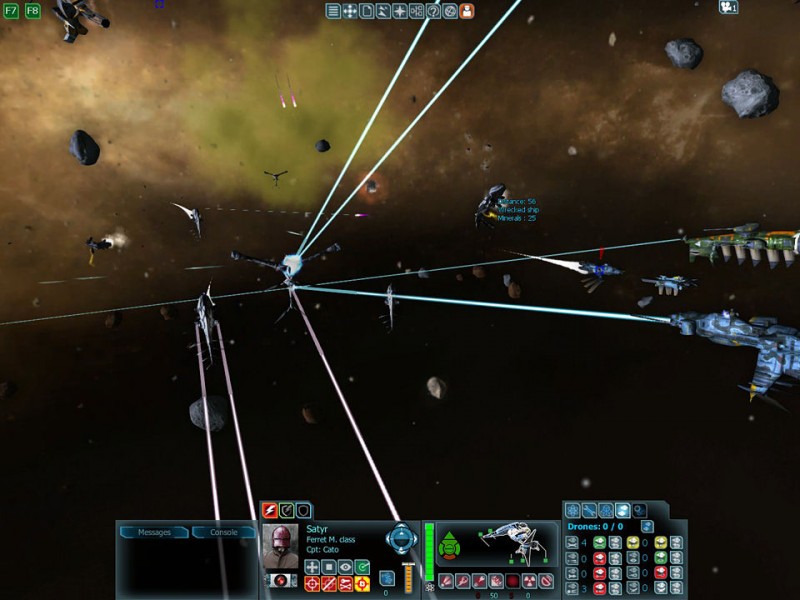Image resolution: width=800 pixels, height=600 pixels.
Task: Select the orange person icon in top toolbar
Action: [467, 11]
